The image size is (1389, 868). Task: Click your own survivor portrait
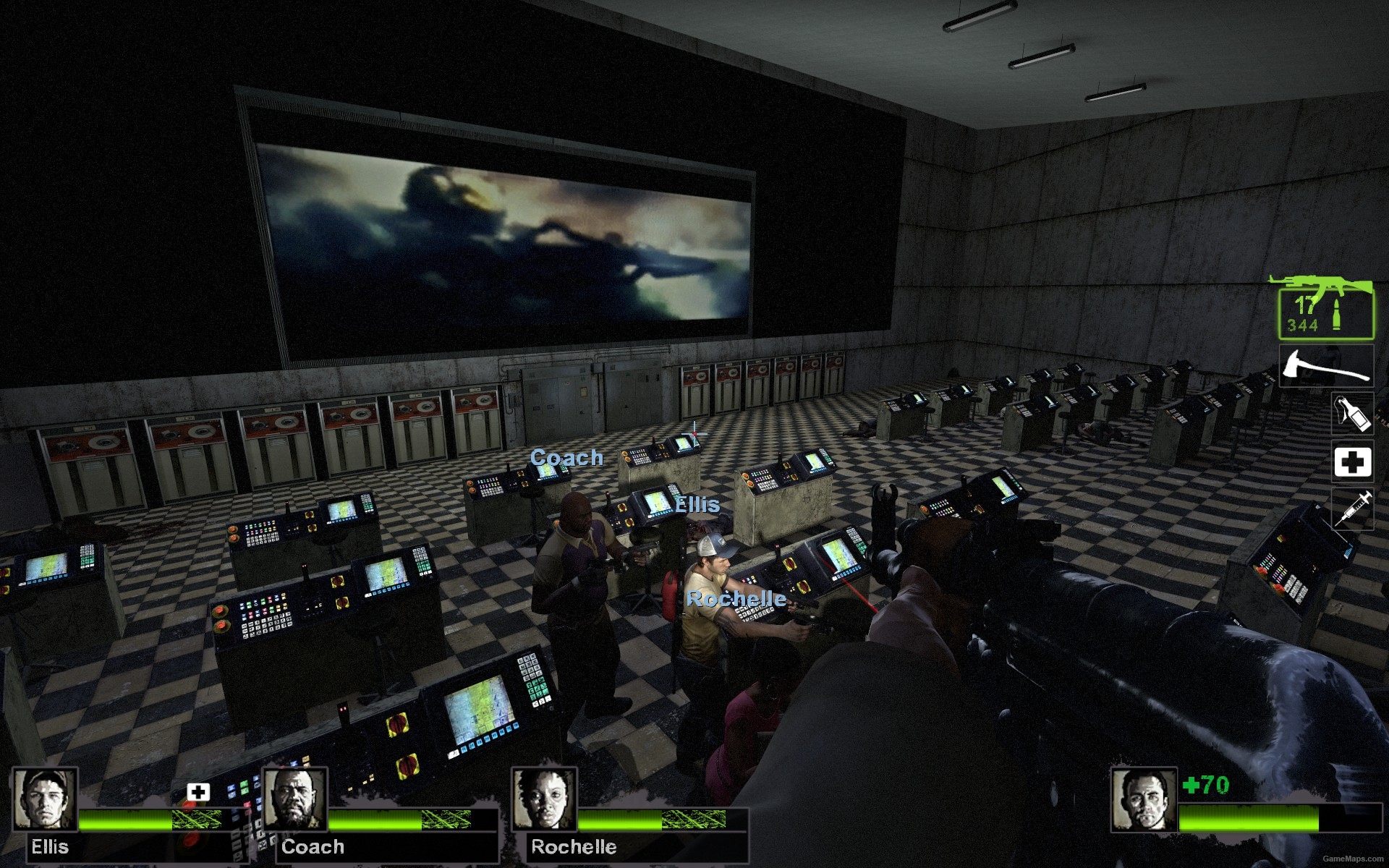pyautogui.click(x=1142, y=800)
